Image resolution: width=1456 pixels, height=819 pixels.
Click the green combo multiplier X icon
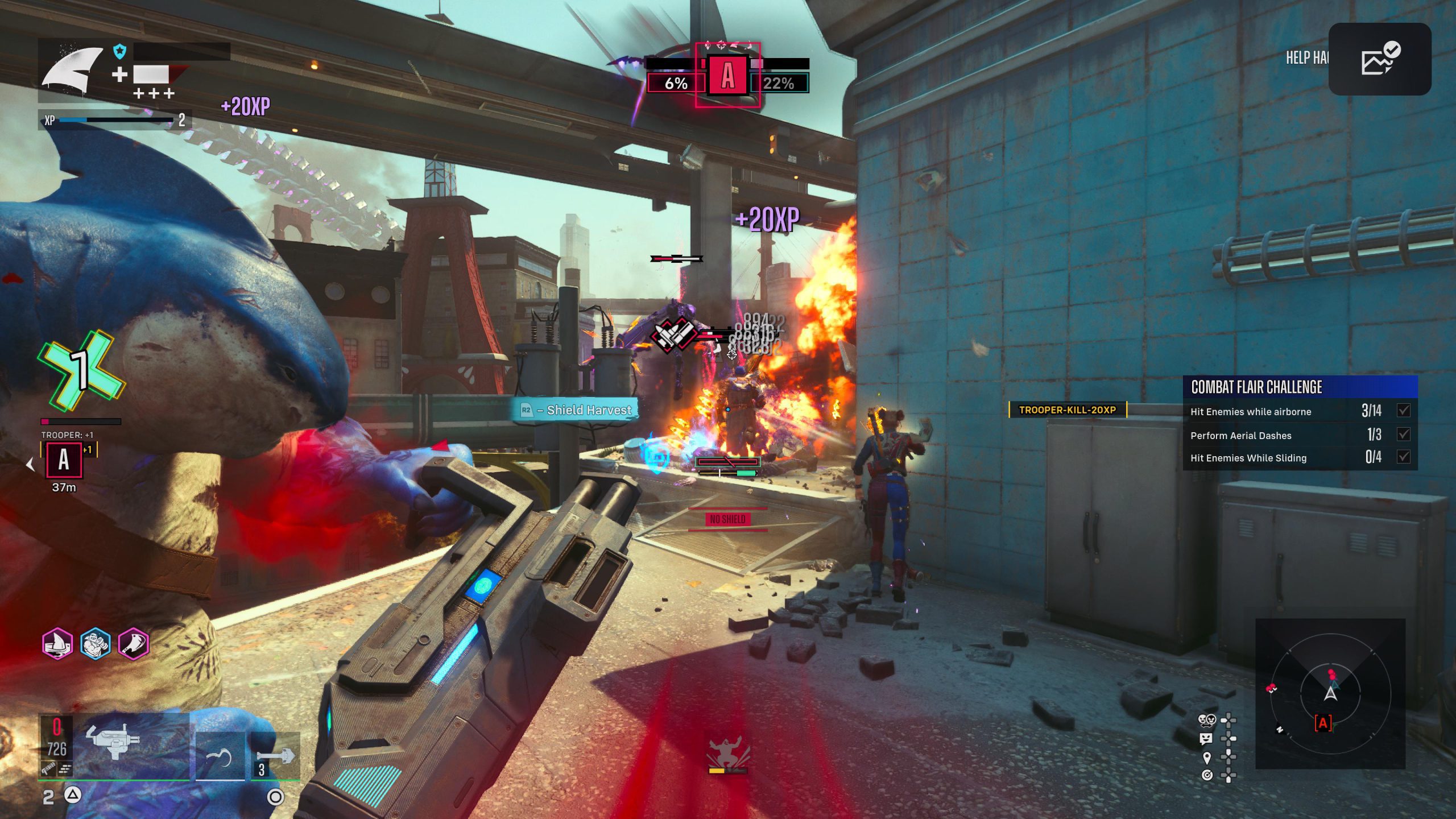coord(81,370)
